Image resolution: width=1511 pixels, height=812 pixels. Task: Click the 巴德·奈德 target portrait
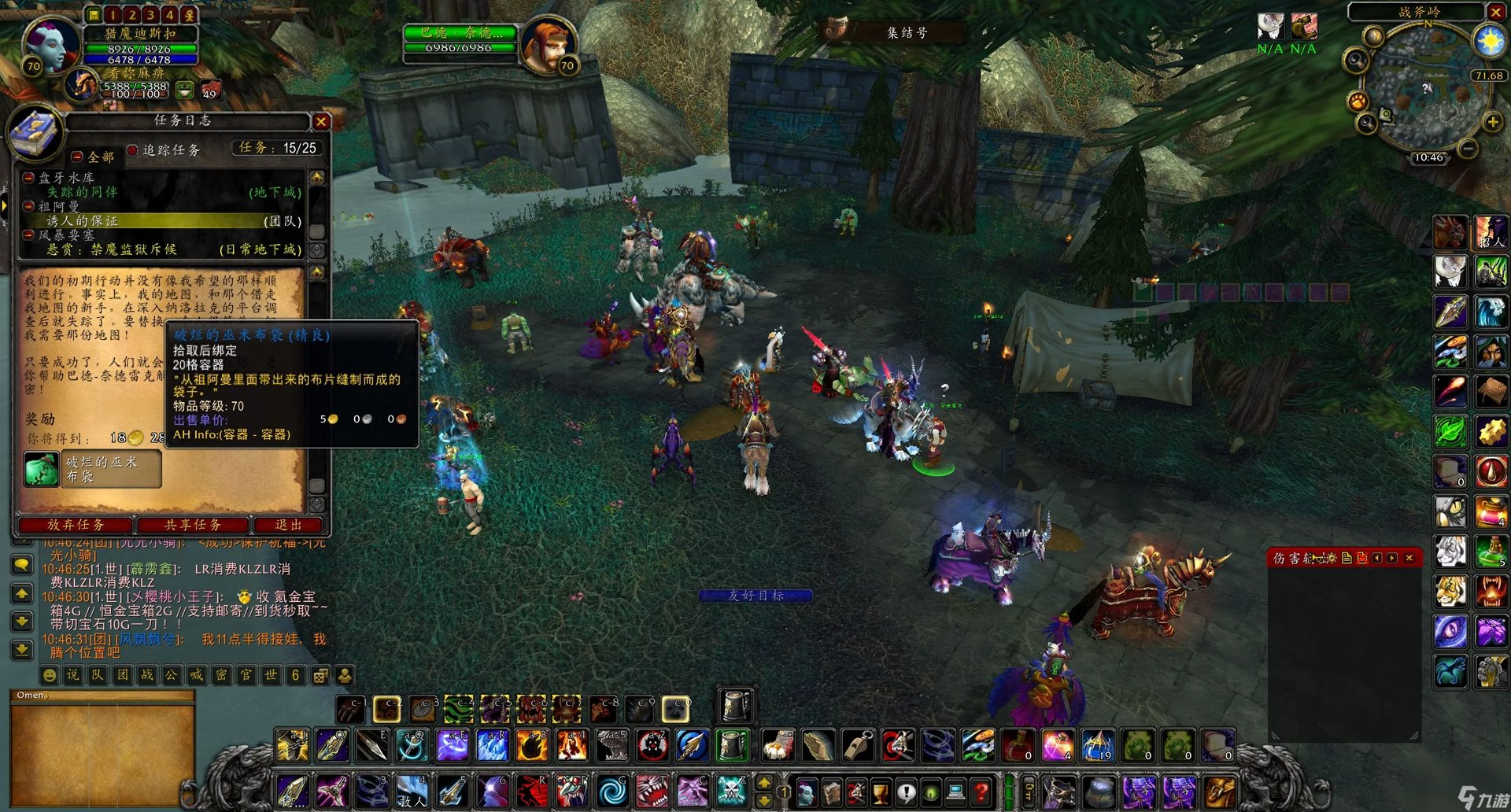coord(549,43)
